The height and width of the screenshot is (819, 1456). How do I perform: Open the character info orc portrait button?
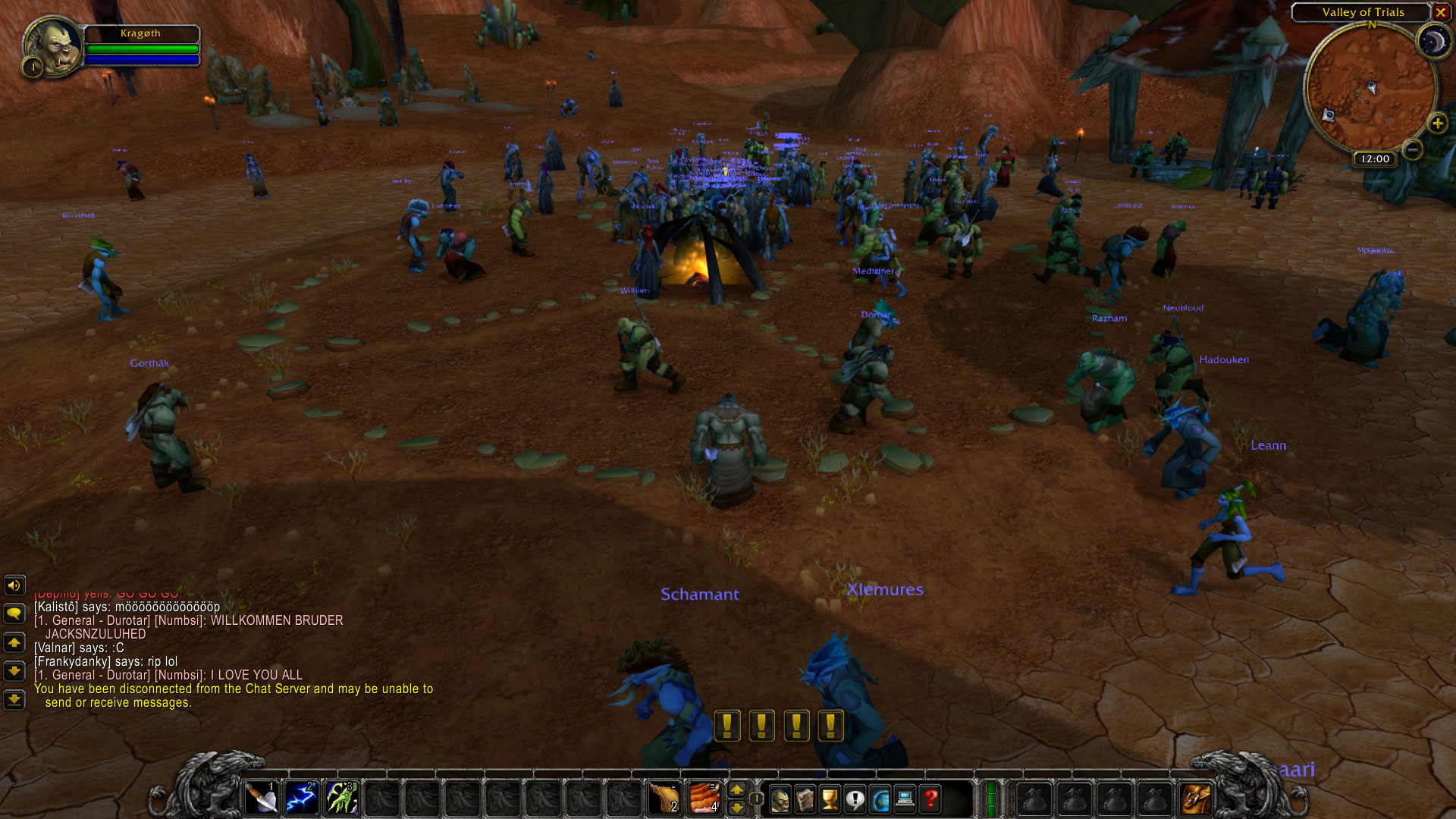tap(780, 799)
